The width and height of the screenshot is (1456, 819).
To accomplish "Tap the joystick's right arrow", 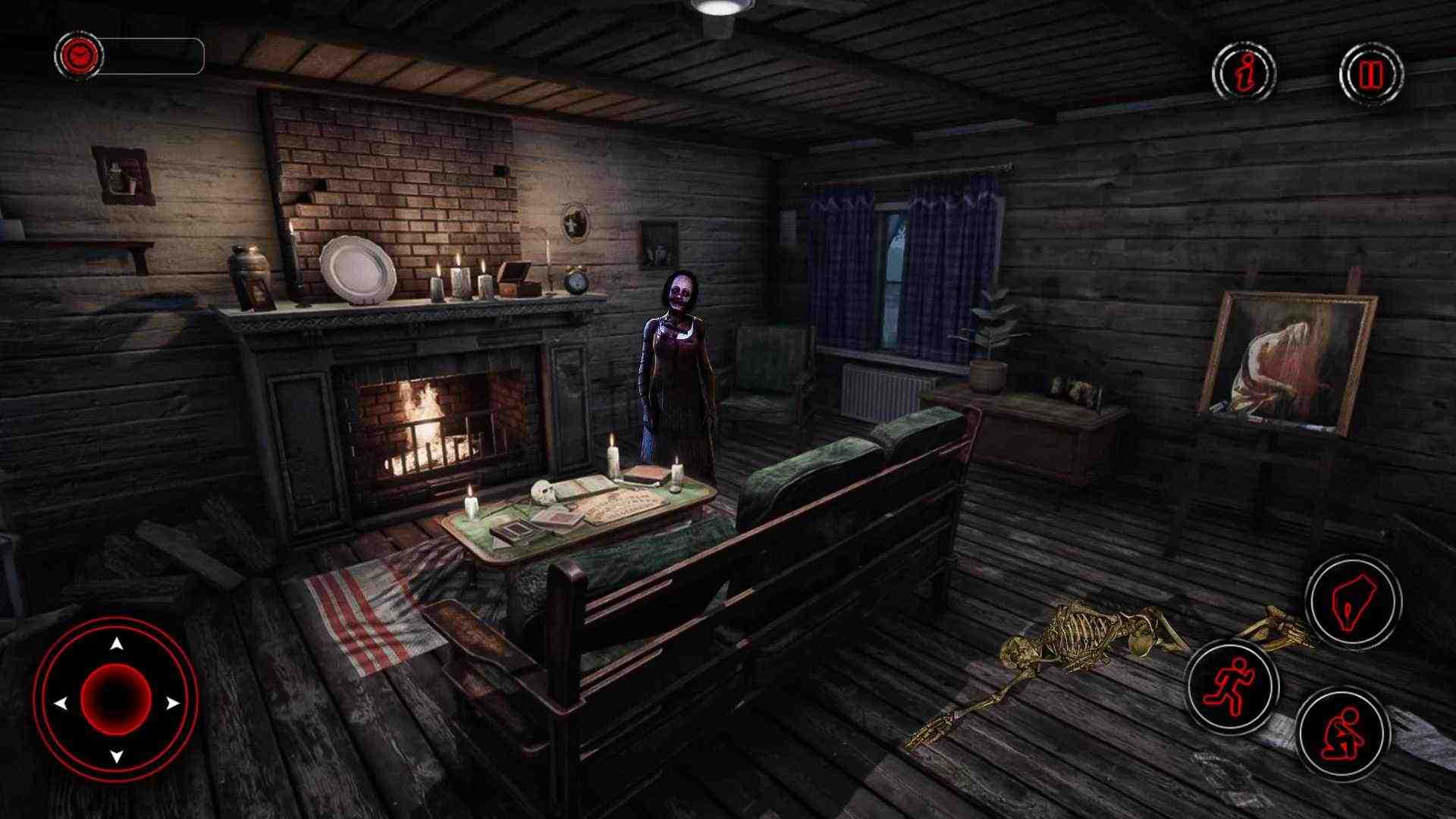I will [x=173, y=703].
